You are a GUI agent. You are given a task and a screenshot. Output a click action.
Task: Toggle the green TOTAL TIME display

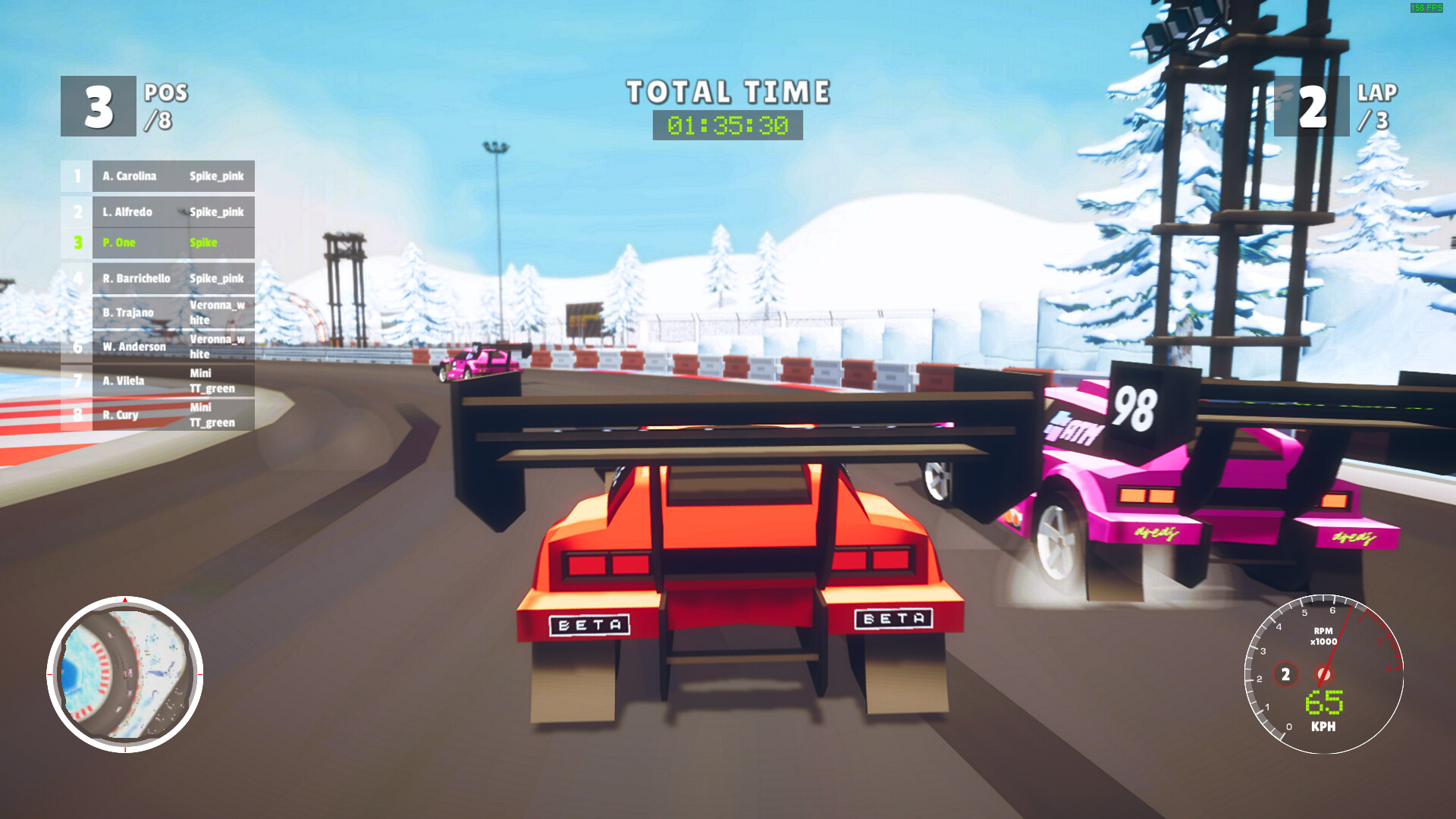[x=728, y=124]
